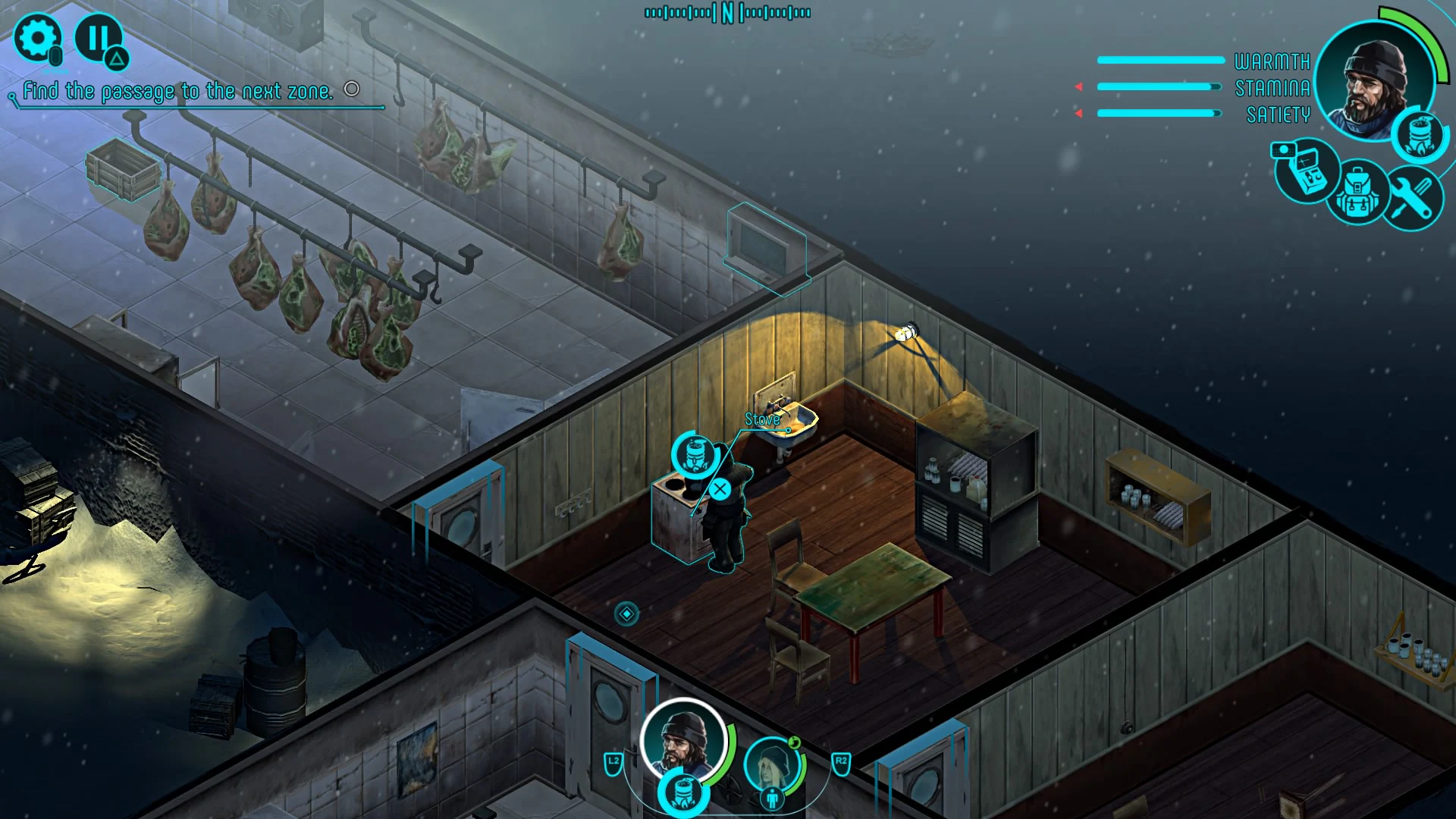Toggle the objective tracker circle next to the quest text
This screenshot has width=1456, height=819.
[x=351, y=90]
